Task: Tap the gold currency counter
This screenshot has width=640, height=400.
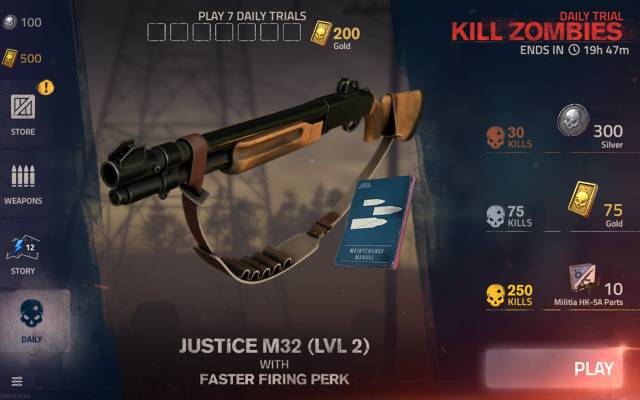Action: (22, 58)
